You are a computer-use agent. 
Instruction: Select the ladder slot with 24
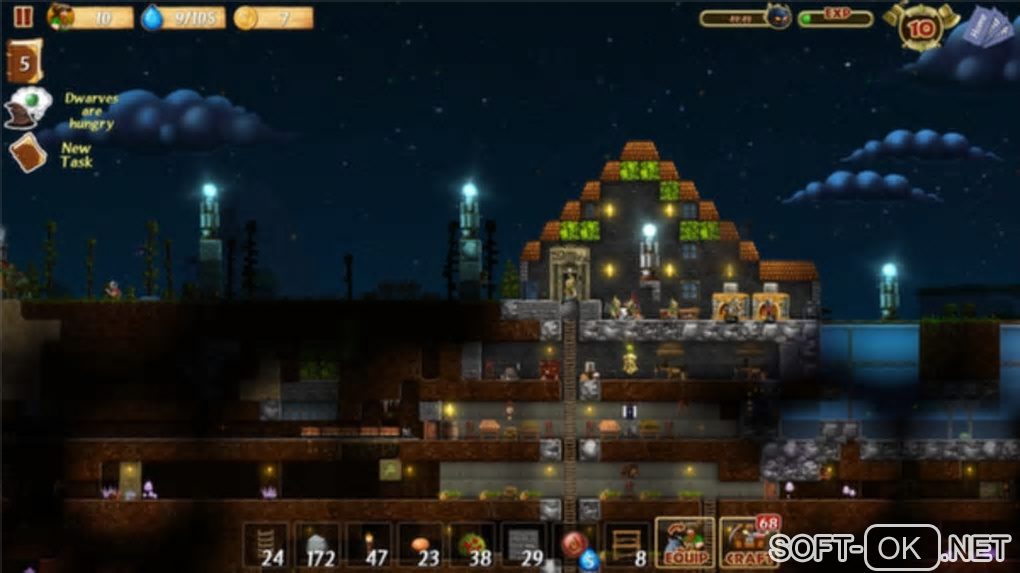(266, 544)
